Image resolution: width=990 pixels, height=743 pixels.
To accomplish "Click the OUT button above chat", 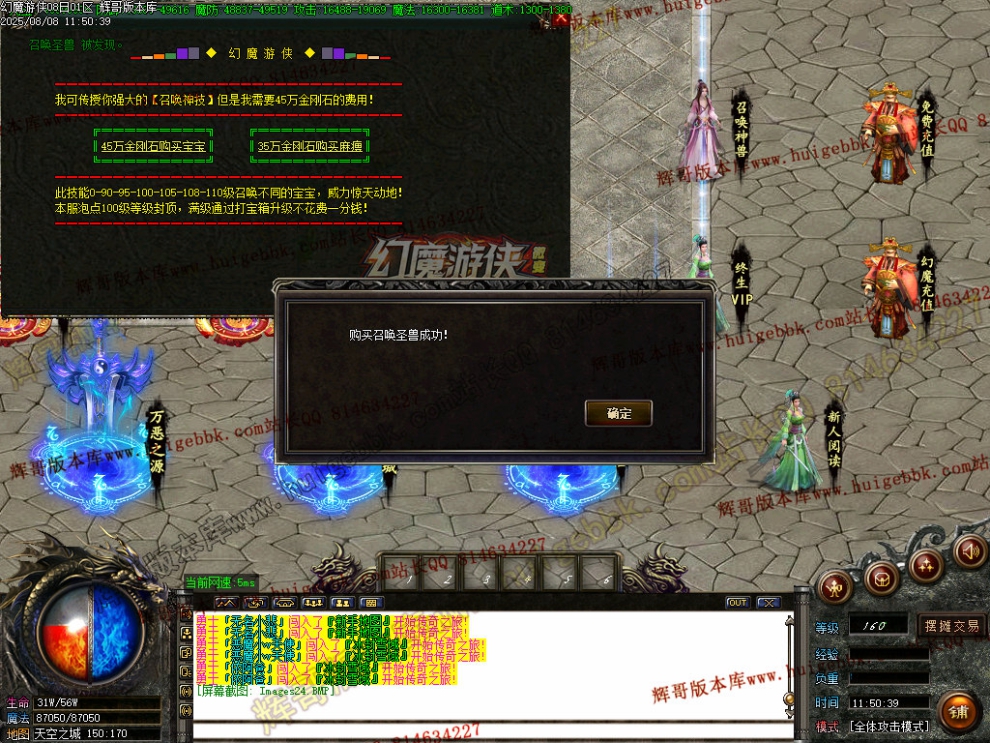I will pos(737,603).
